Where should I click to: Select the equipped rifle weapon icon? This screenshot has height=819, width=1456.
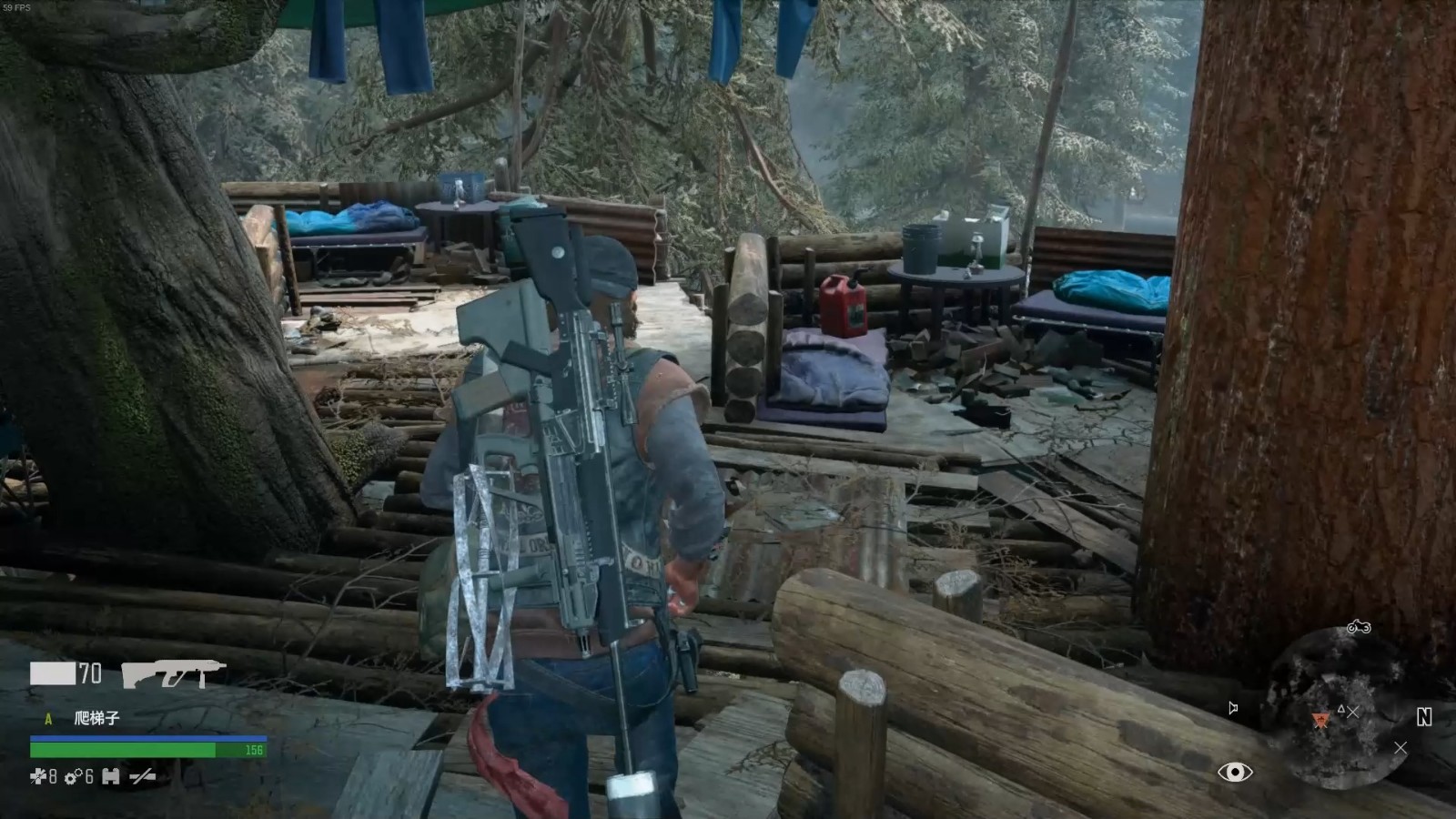(x=173, y=674)
